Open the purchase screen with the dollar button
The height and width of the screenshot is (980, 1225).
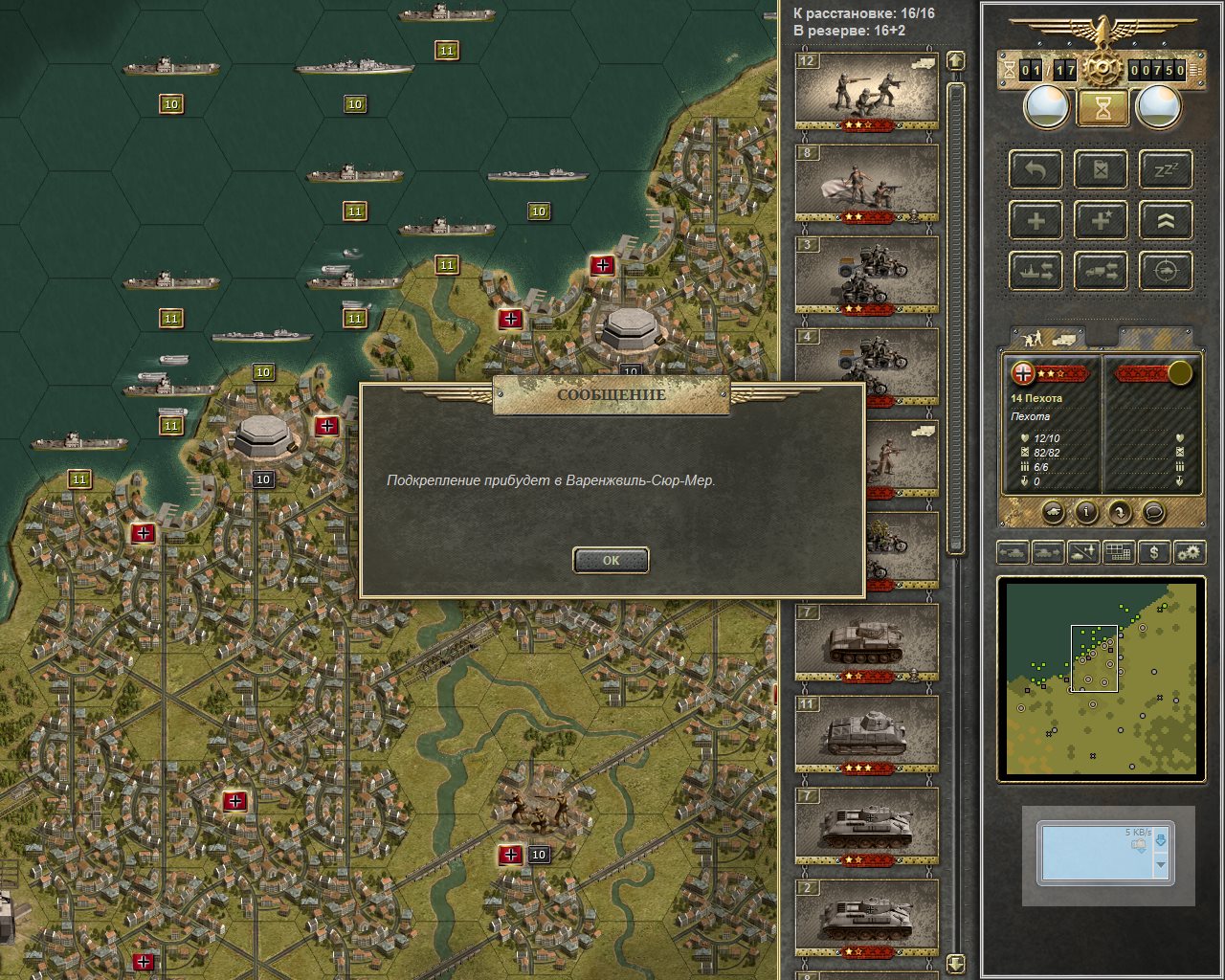1154,552
